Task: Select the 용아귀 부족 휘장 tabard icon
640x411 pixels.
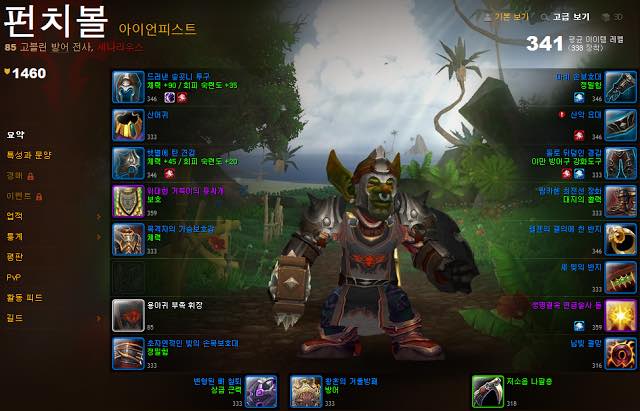Action: (x=128, y=314)
